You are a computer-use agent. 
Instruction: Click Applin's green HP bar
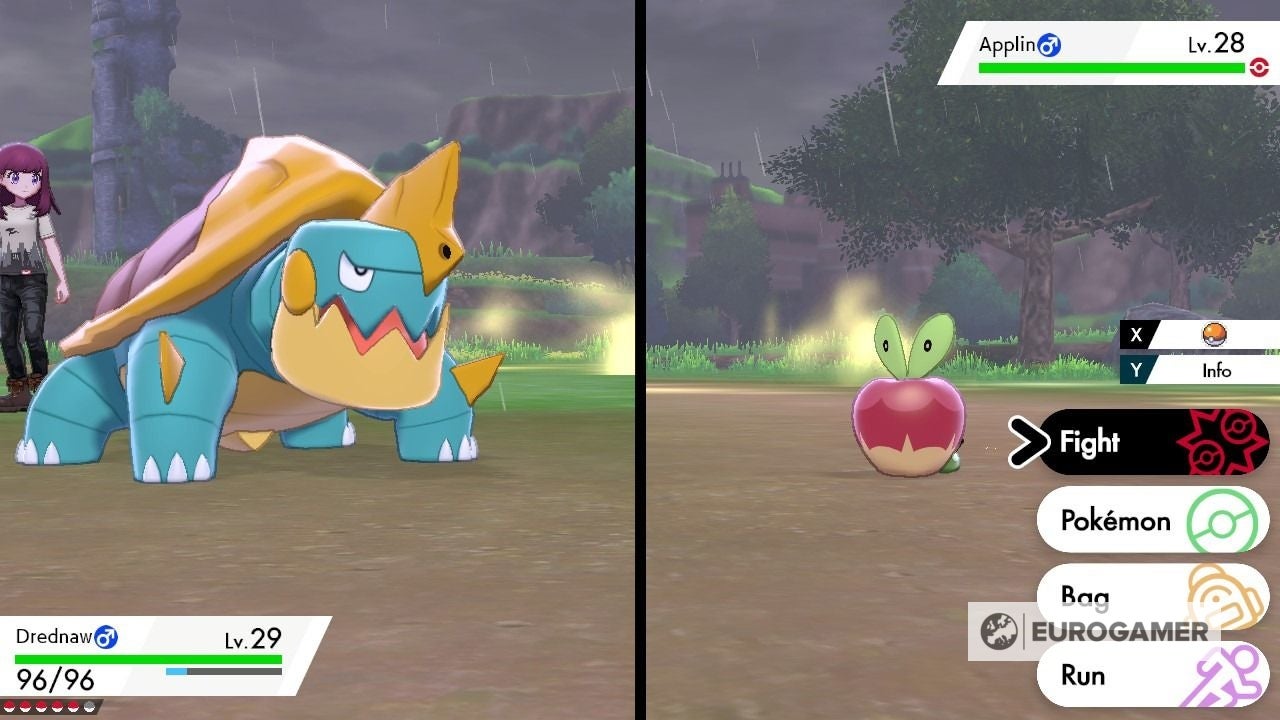tap(1110, 66)
